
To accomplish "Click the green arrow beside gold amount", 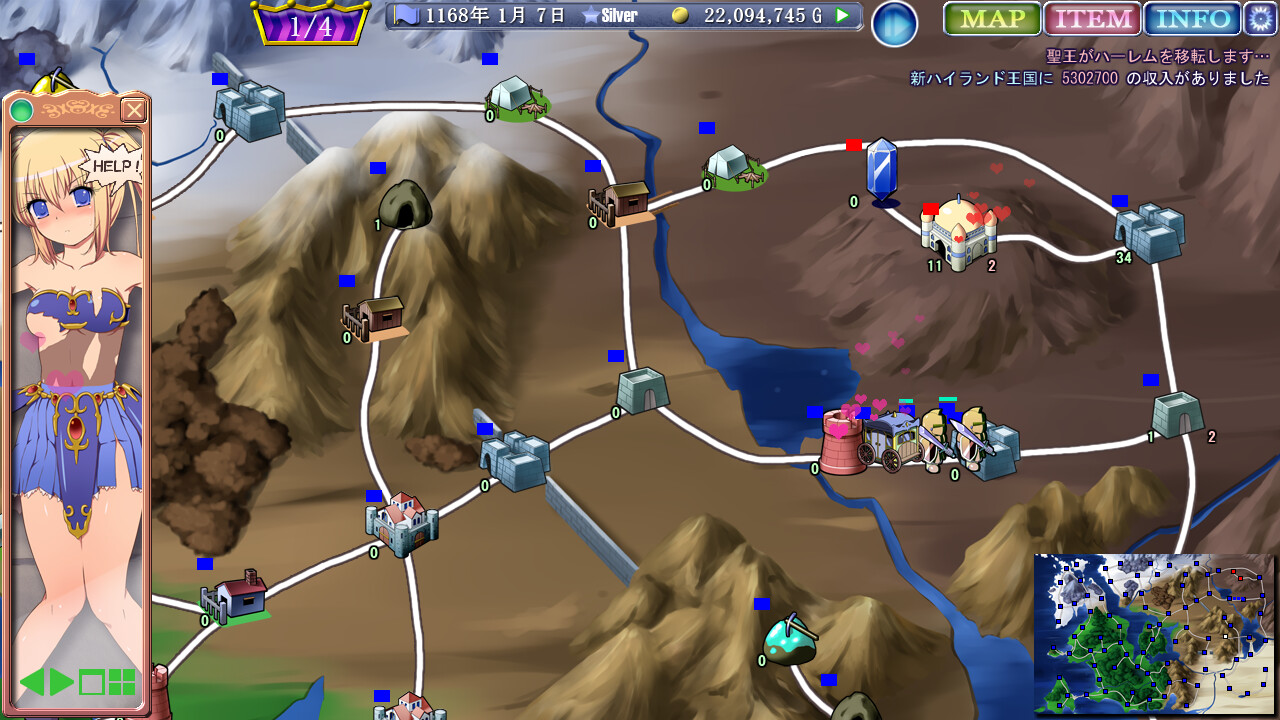I will [x=843, y=16].
